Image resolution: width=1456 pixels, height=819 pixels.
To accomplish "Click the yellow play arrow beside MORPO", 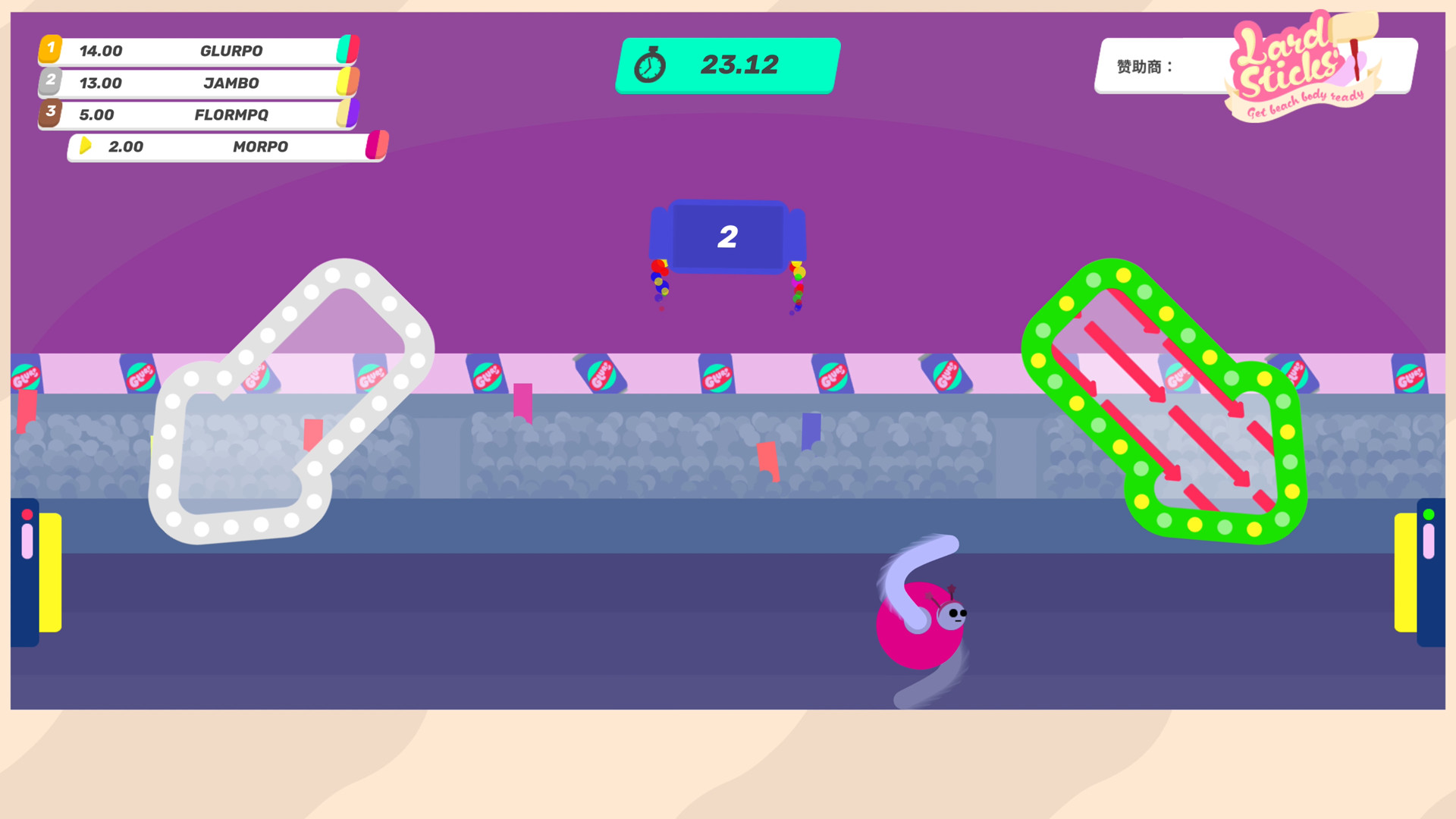I will pos(86,146).
